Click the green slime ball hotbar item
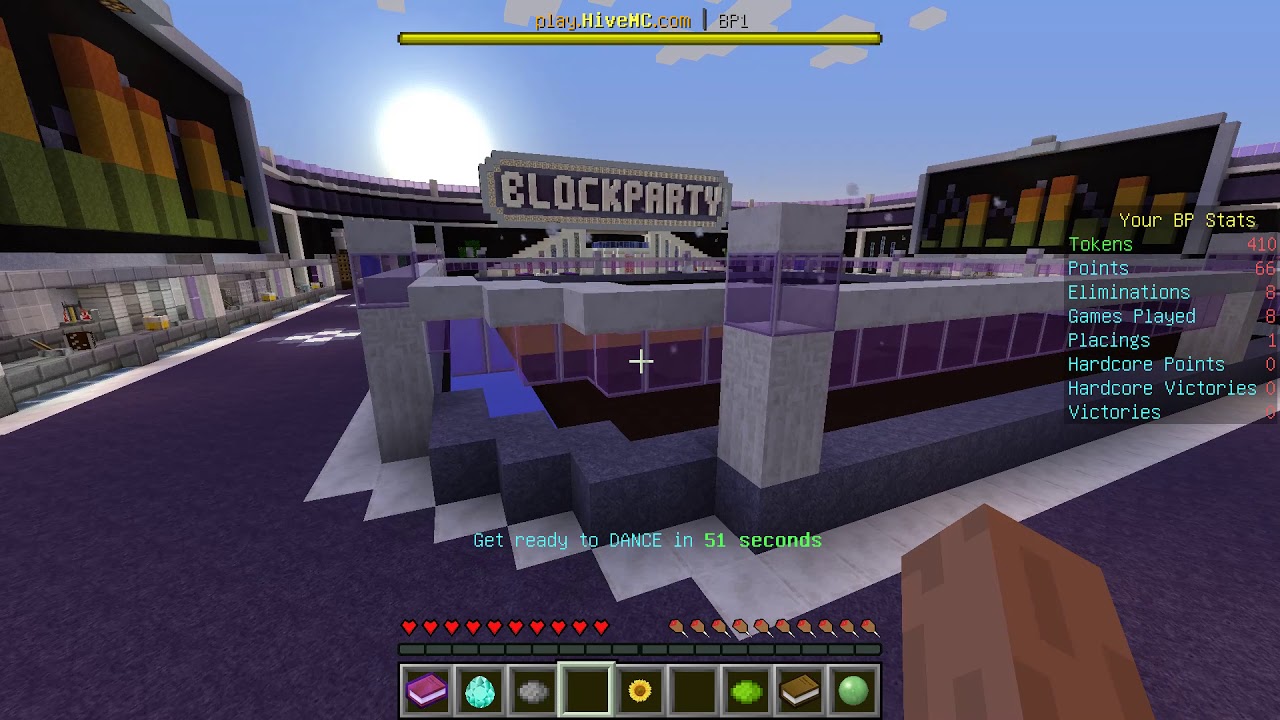 [746, 688]
